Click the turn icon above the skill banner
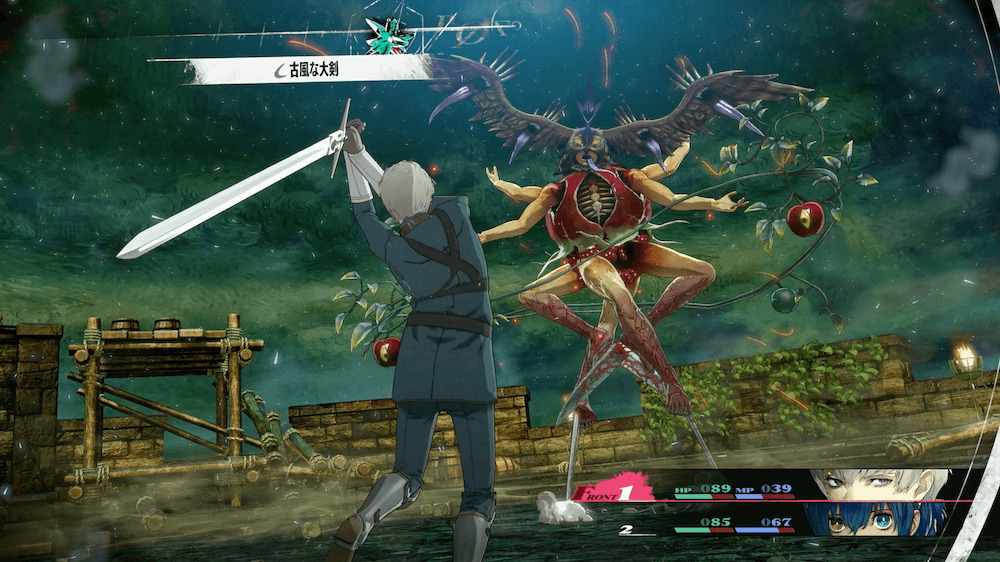The width and height of the screenshot is (1000, 562). pyautogui.click(x=391, y=35)
